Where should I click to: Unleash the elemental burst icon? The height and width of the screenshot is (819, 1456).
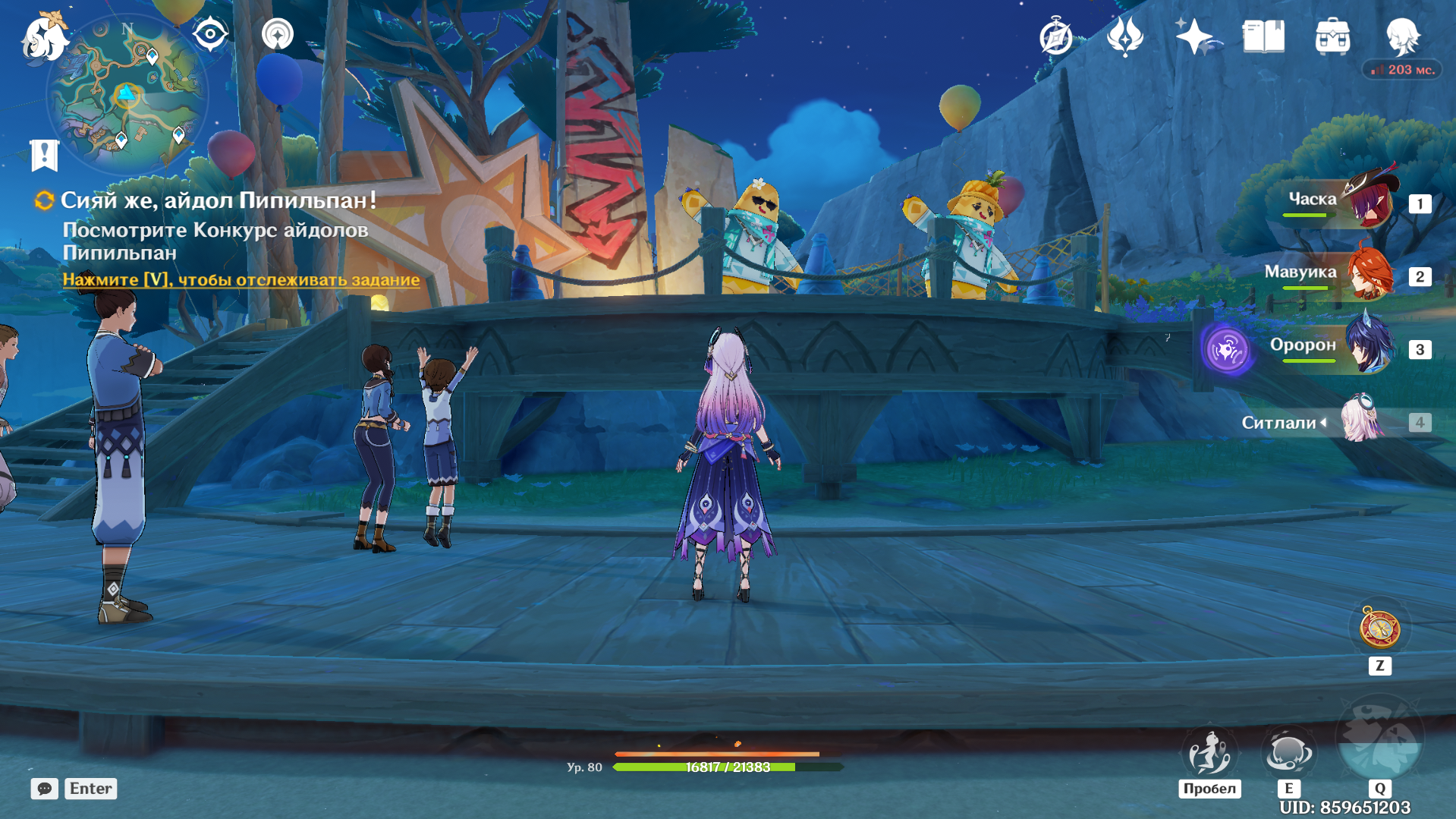pyautogui.click(x=1379, y=740)
